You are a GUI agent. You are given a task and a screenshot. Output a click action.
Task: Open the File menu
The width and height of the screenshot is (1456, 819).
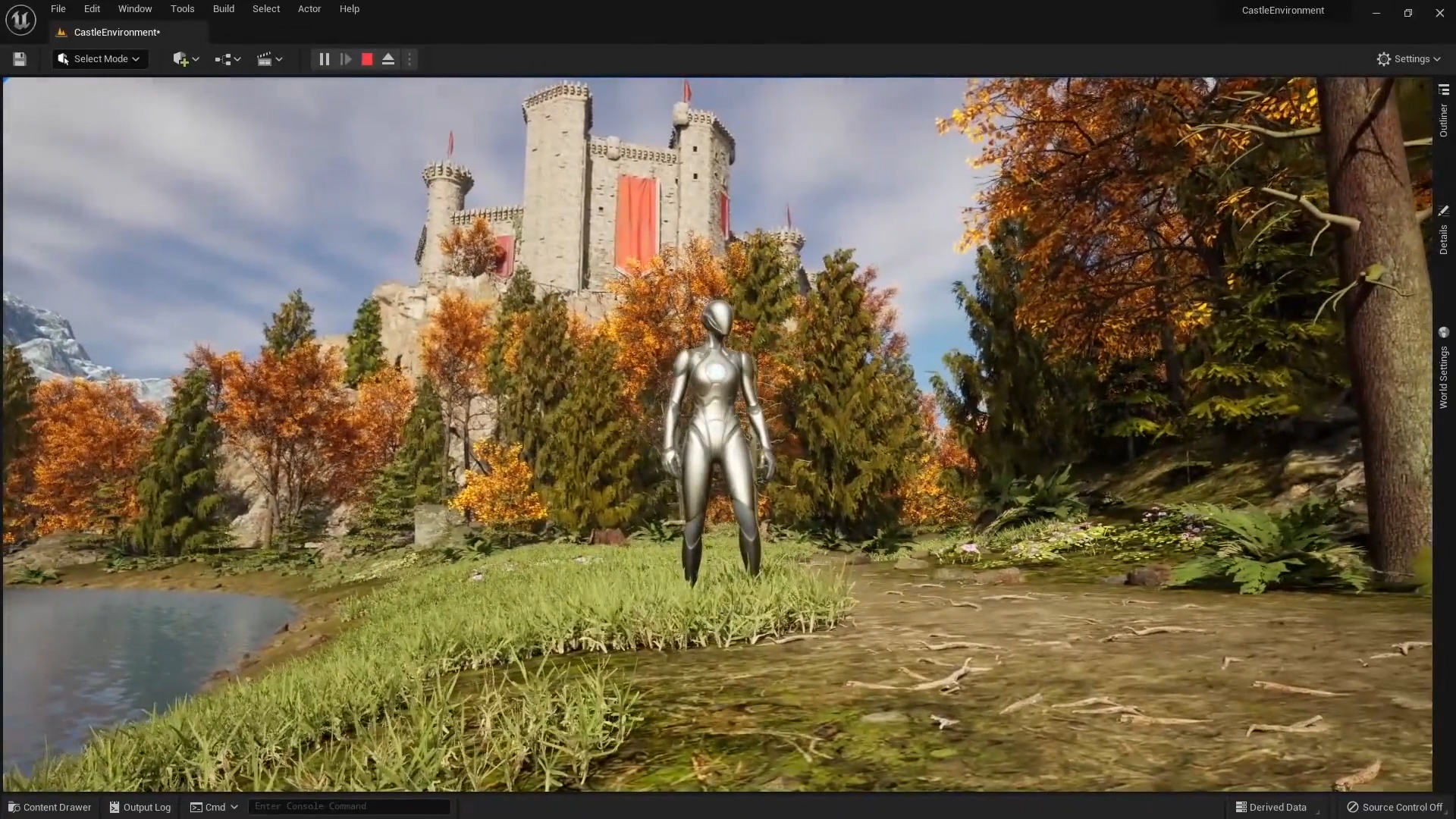58,9
